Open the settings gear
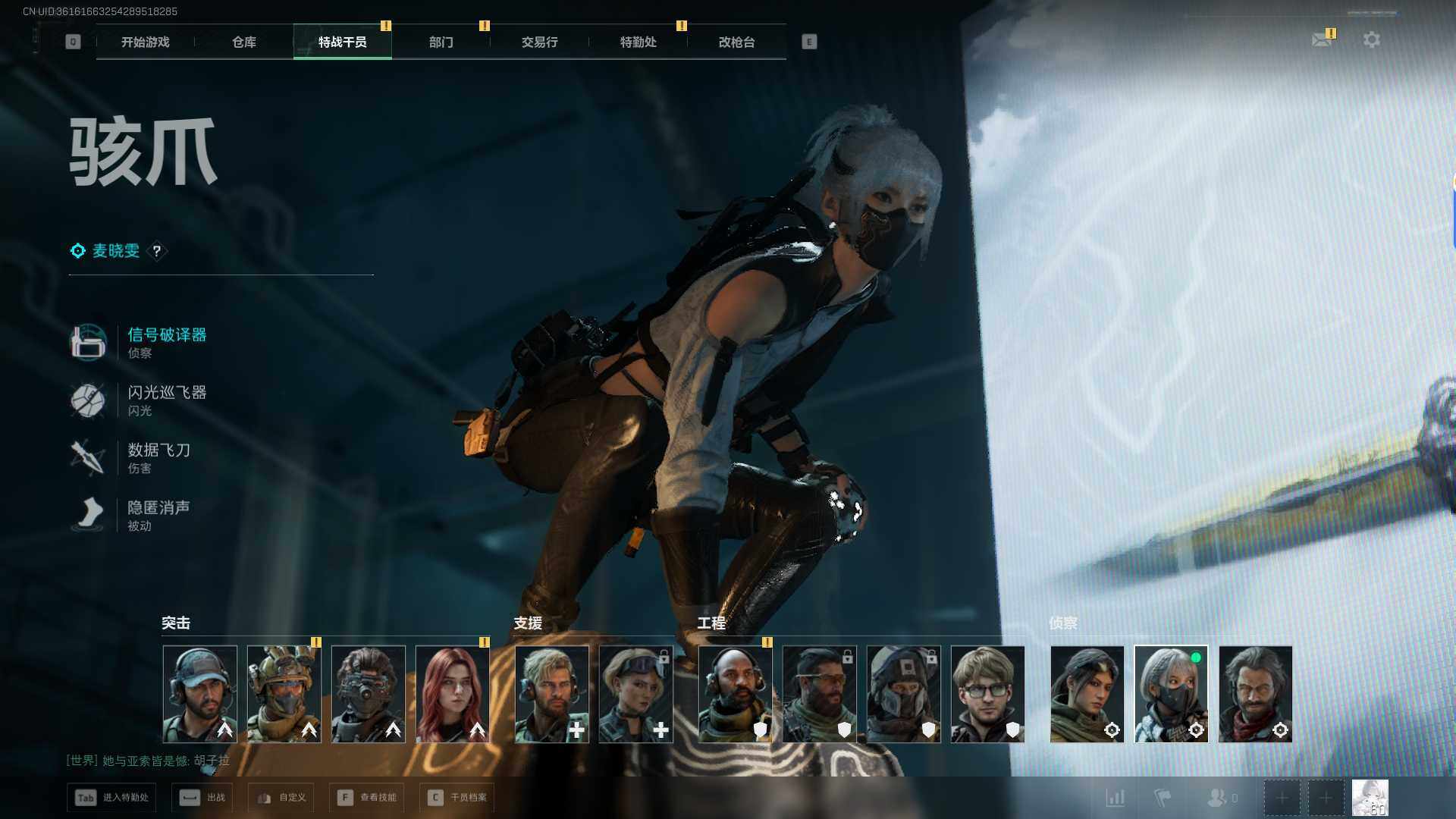This screenshot has width=1456, height=819. 1371,39
